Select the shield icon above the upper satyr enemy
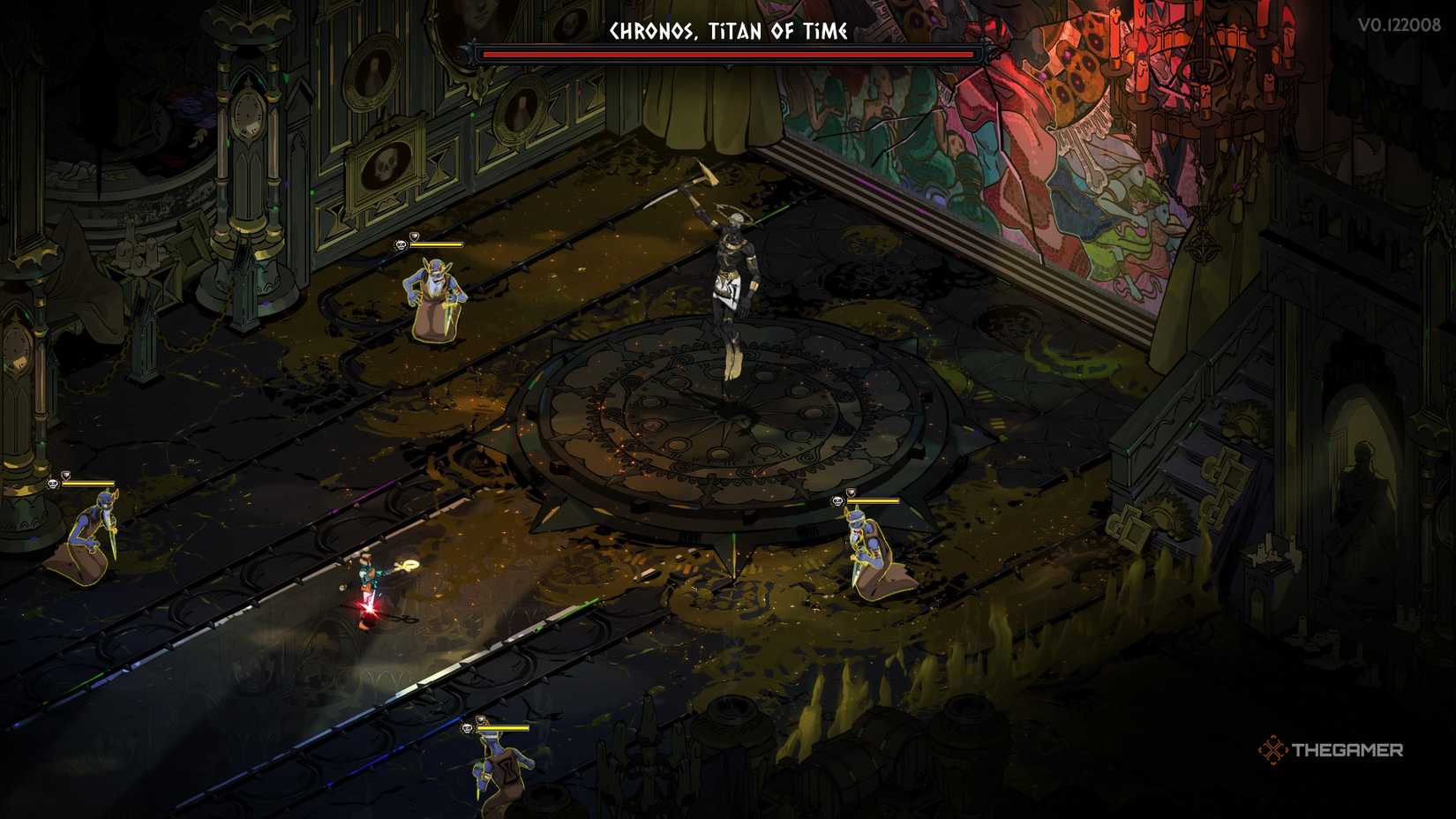This screenshot has width=1456, height=819. 415,237
